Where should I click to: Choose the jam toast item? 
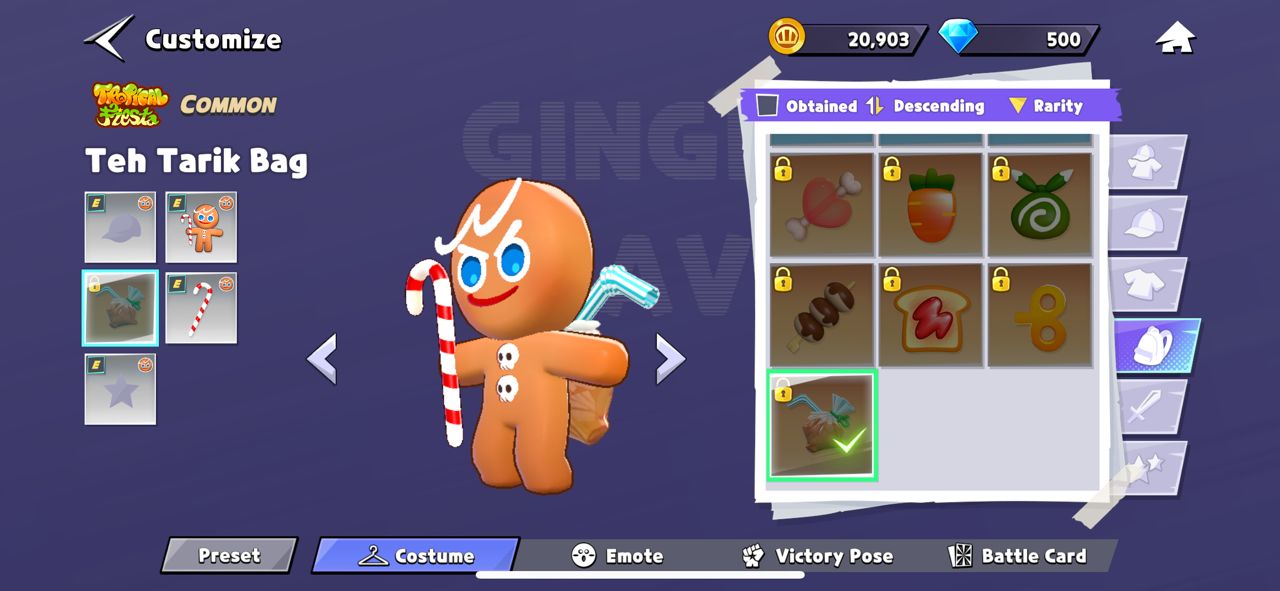point(929,314)
